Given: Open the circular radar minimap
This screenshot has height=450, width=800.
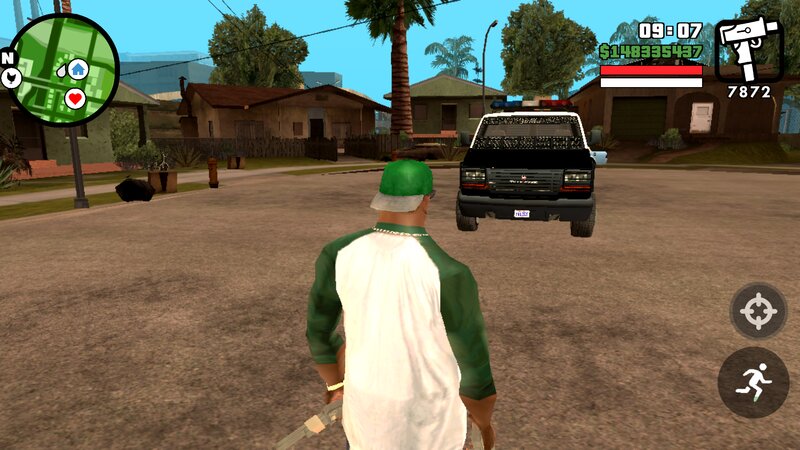Looking at the screenshot, I should click(x=62, y=69).
